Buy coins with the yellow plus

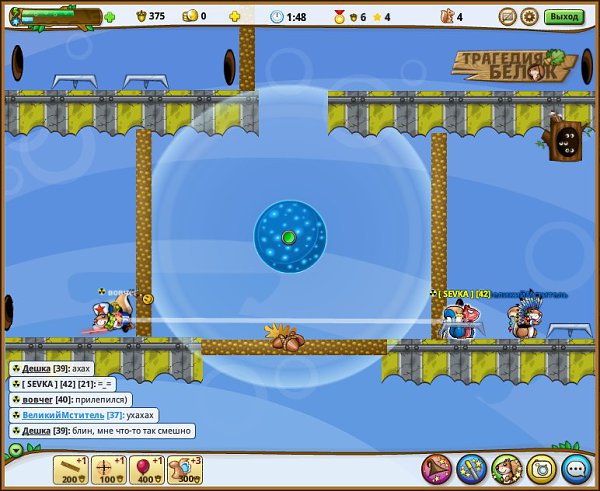(235, 17)
